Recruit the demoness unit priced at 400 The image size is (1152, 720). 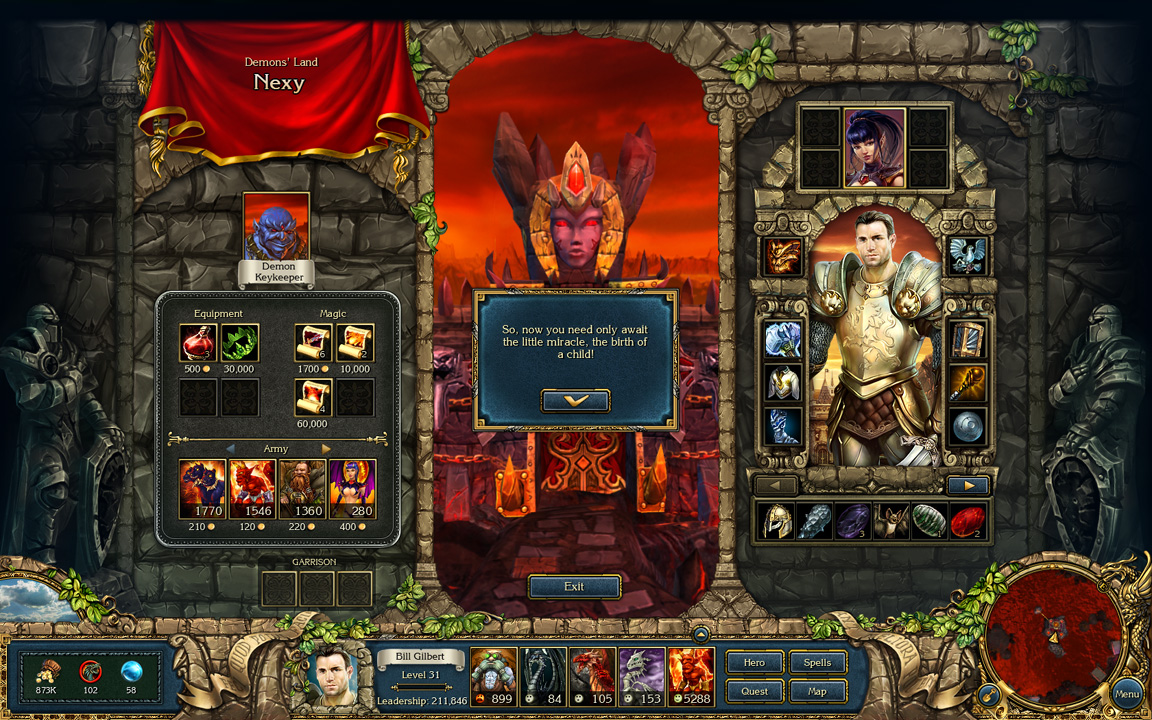(x=352, y=489)
